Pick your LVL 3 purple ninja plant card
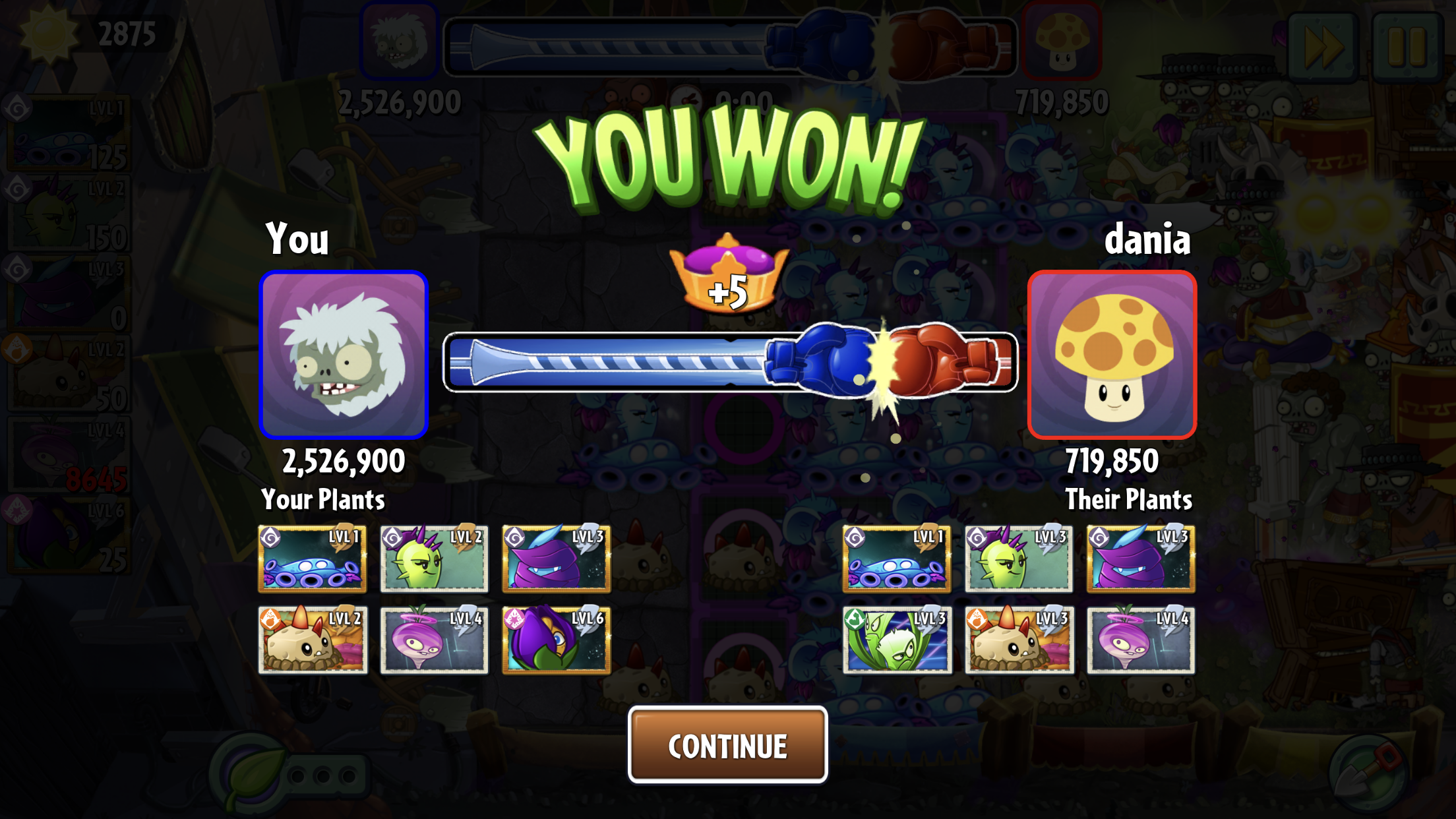 point(556,559)
